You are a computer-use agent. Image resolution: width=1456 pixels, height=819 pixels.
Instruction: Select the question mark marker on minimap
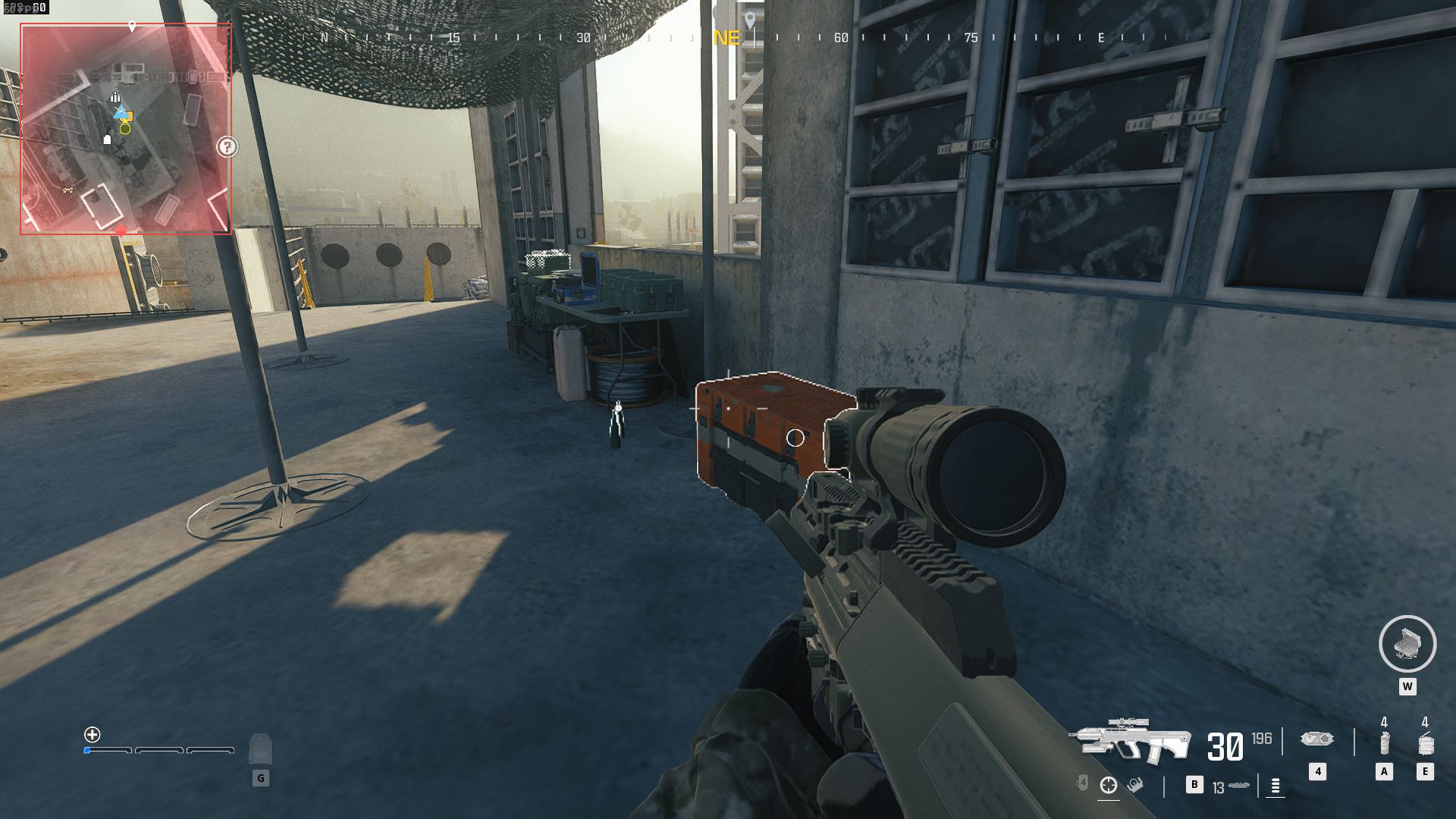tap(227, 146)
